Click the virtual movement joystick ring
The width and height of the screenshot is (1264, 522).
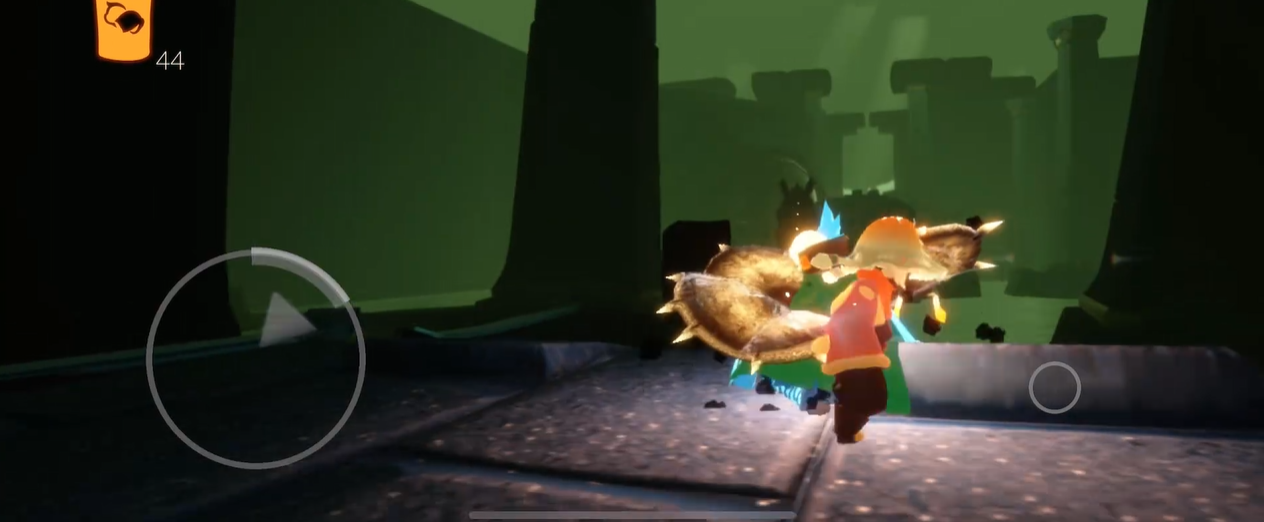pyautogui.click(x=256, y=358)
